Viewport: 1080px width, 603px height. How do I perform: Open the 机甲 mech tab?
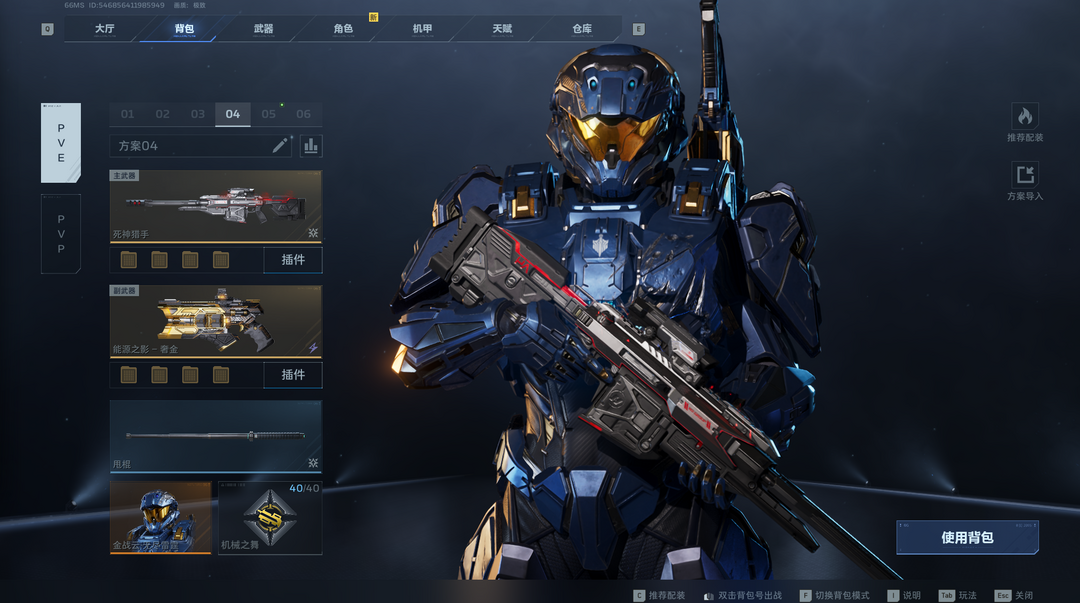tap(422, 29)
